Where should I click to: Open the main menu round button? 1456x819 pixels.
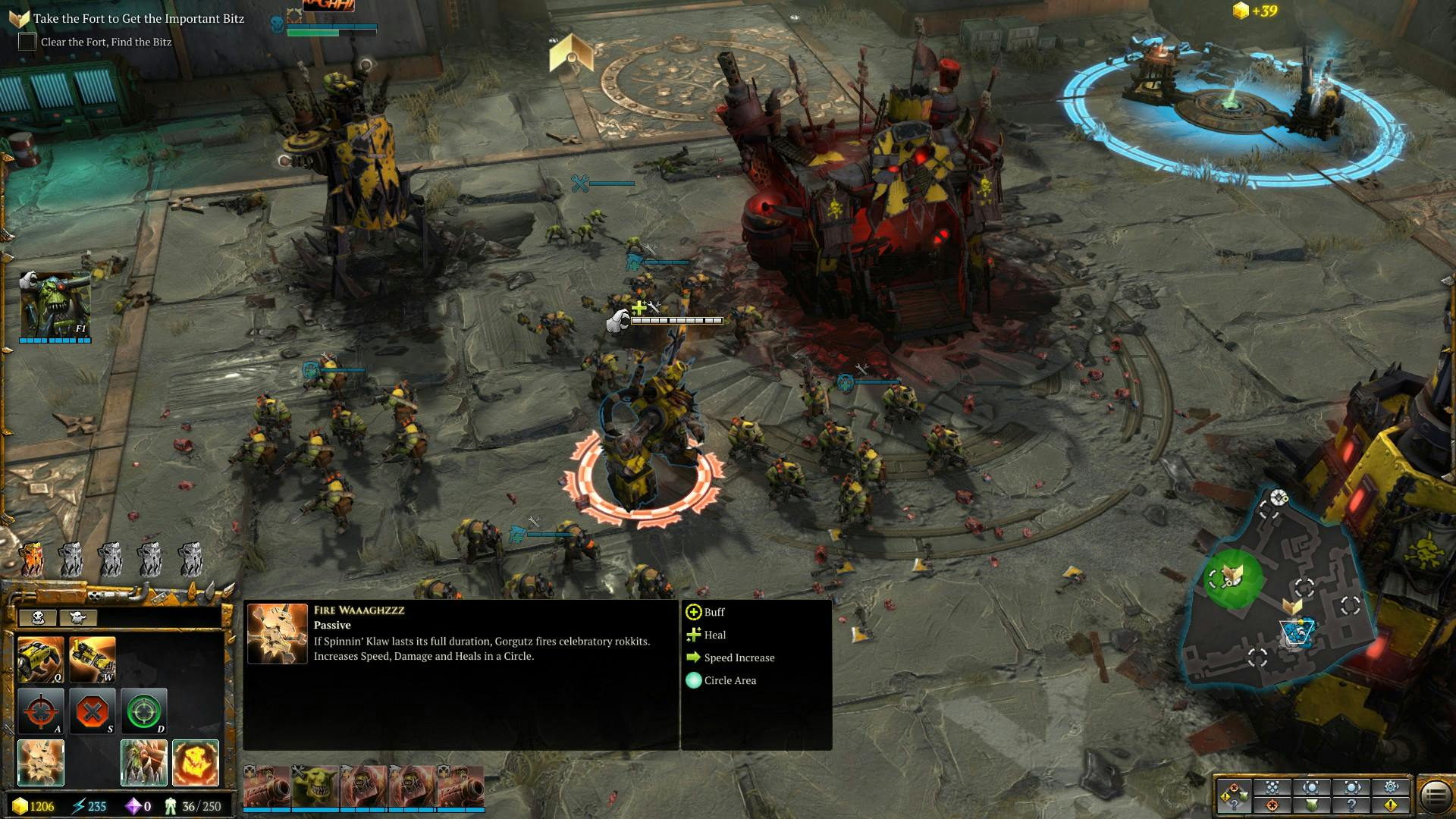pyautogui.click(x=1434, y=796)
